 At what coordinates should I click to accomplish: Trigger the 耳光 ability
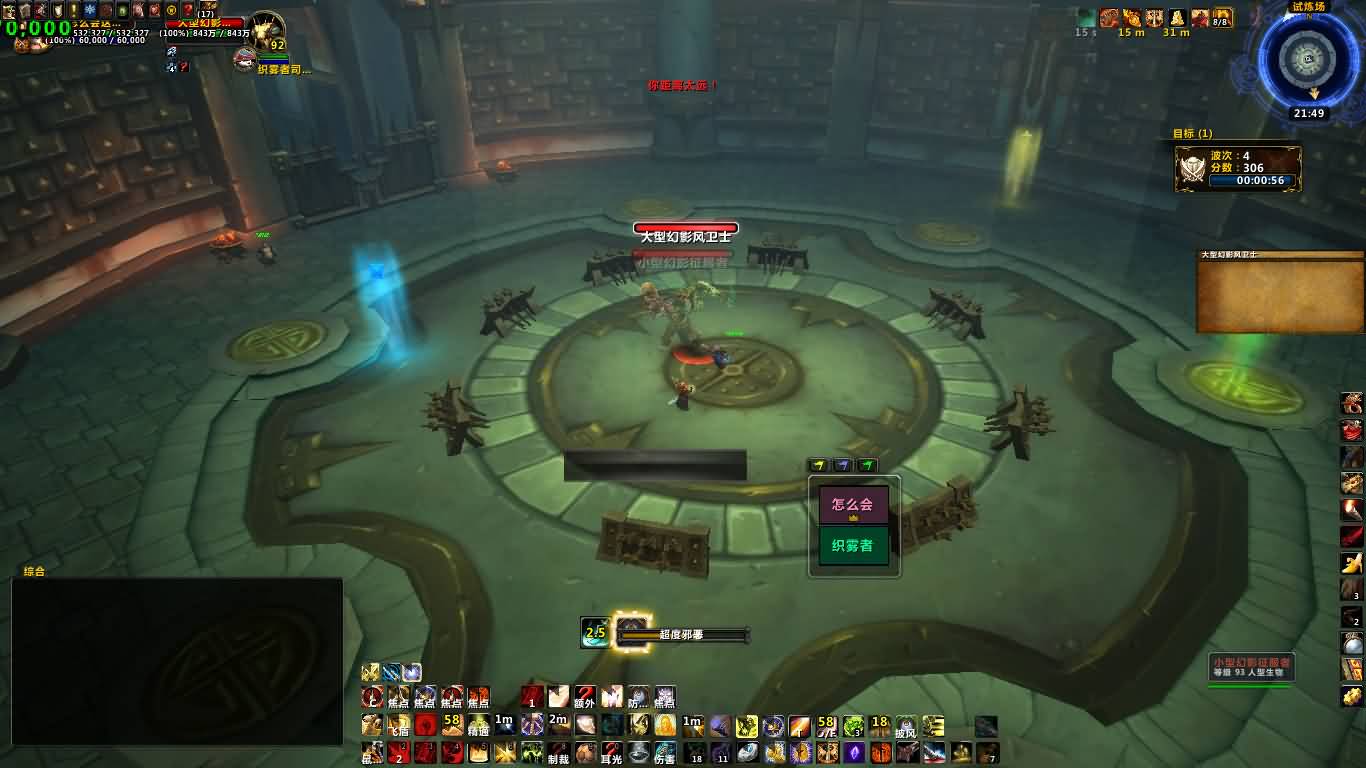coord(612,753)
